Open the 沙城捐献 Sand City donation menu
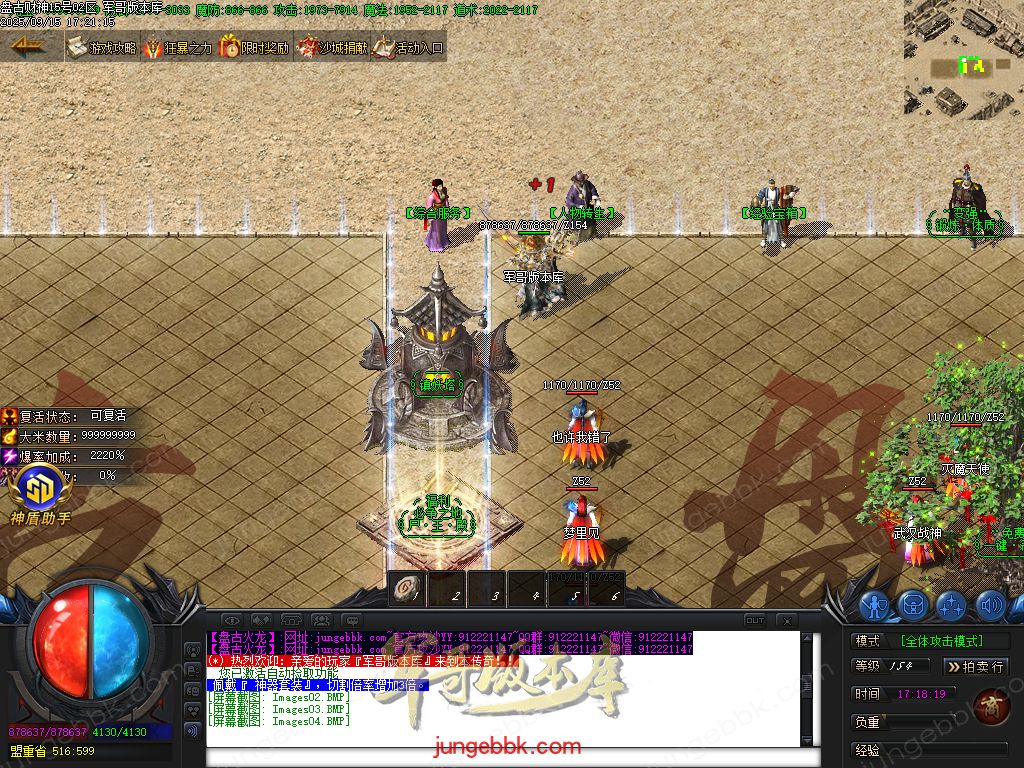 331,47
